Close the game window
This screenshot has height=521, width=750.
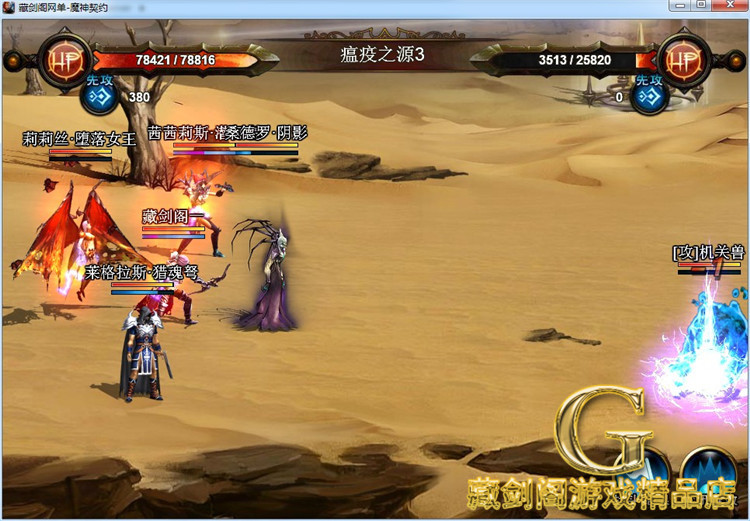(731, 6)
